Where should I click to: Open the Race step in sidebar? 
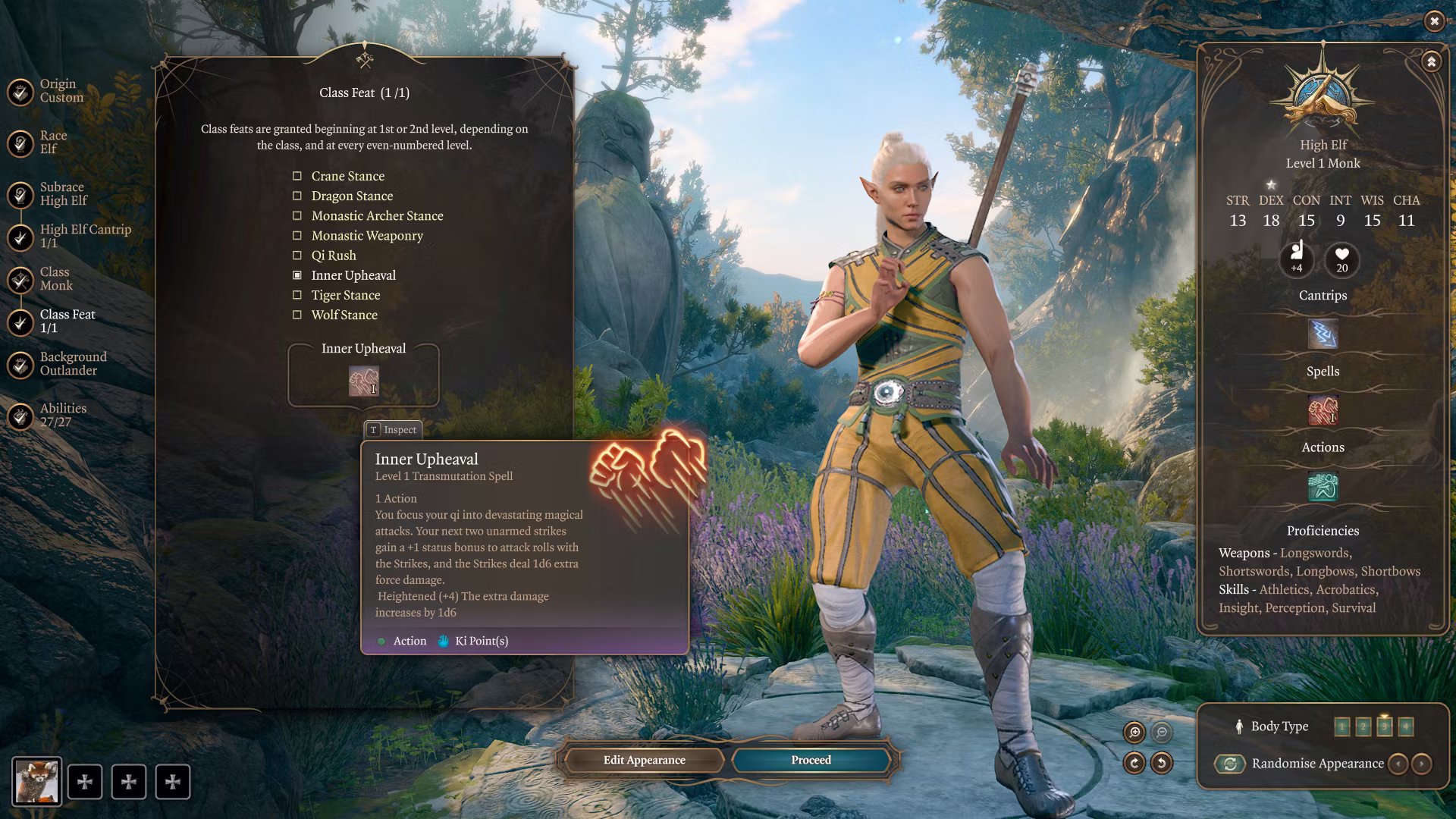pos(52,142)
